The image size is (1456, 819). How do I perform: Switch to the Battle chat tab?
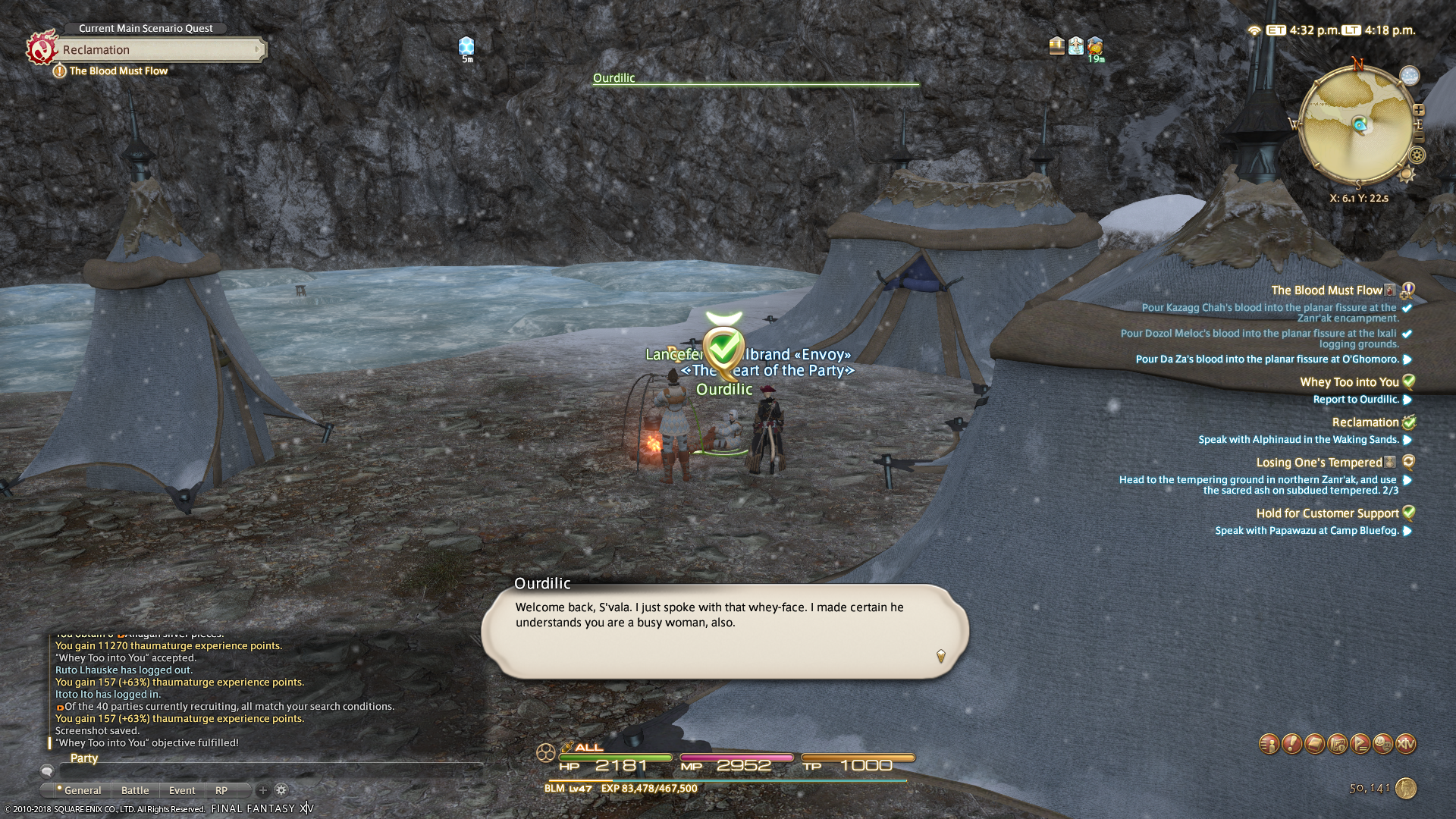[135, 790]
